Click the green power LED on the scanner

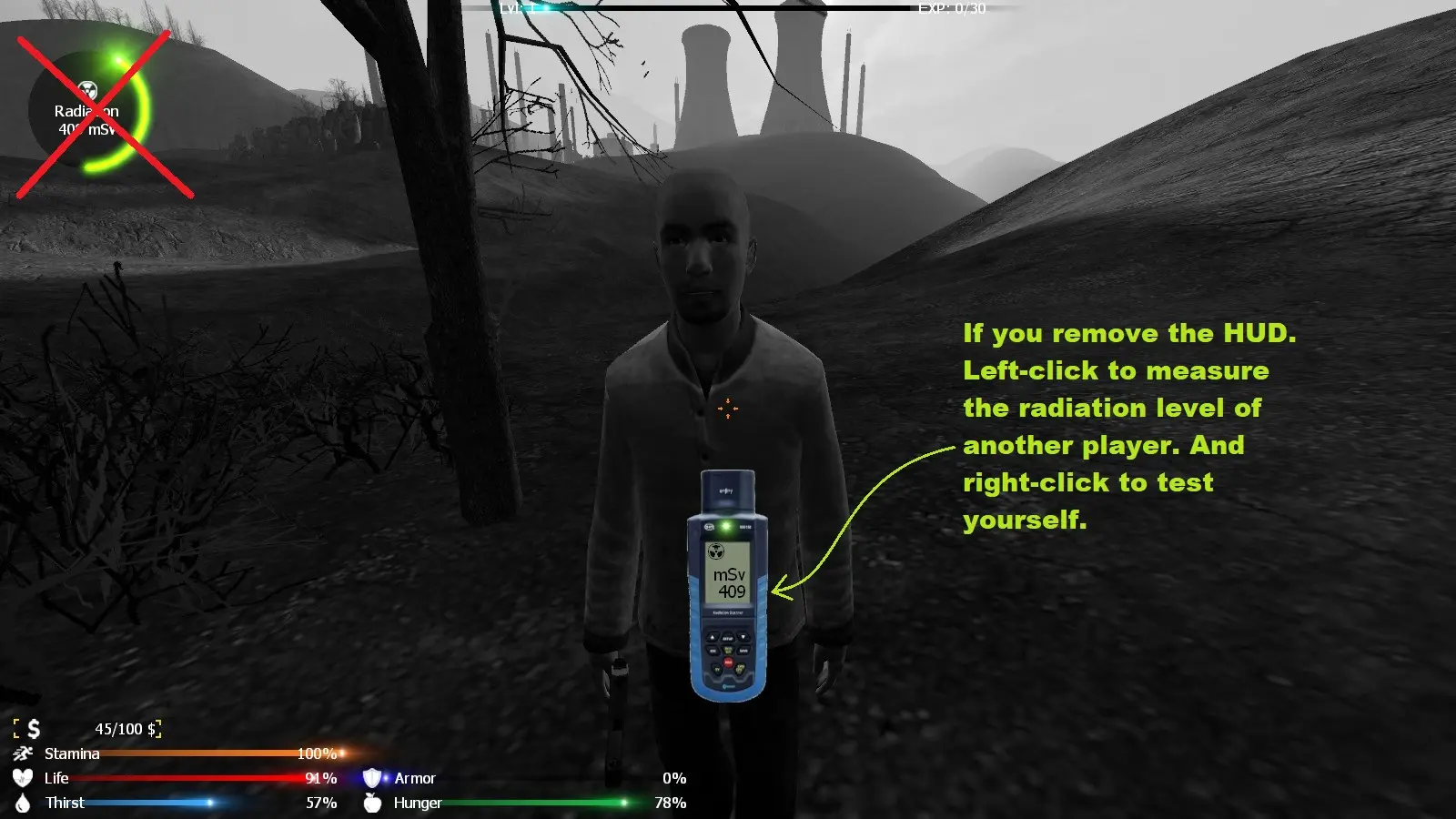726,526
